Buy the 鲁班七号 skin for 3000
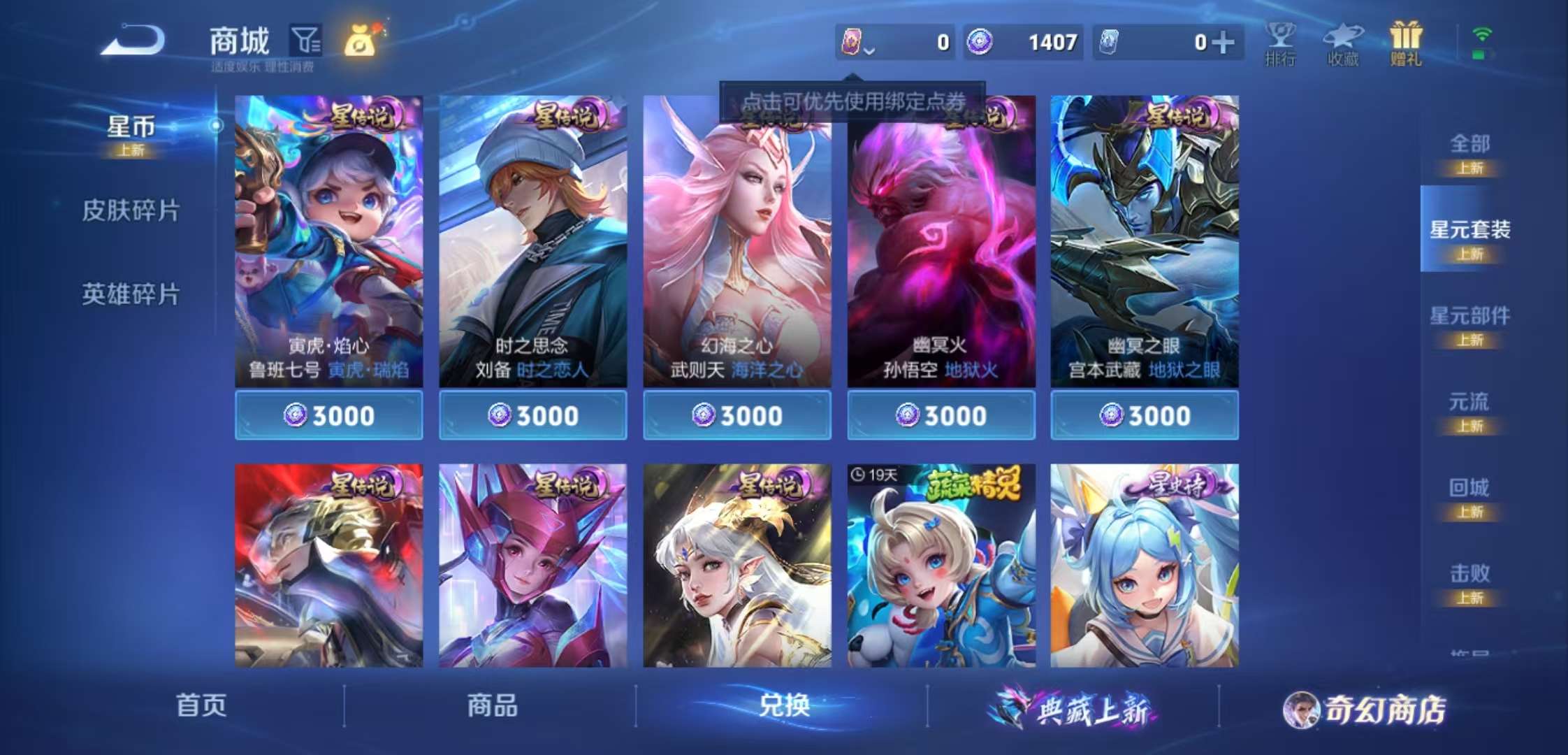This screenshot has width=1568, height=755. coord(328,415)
